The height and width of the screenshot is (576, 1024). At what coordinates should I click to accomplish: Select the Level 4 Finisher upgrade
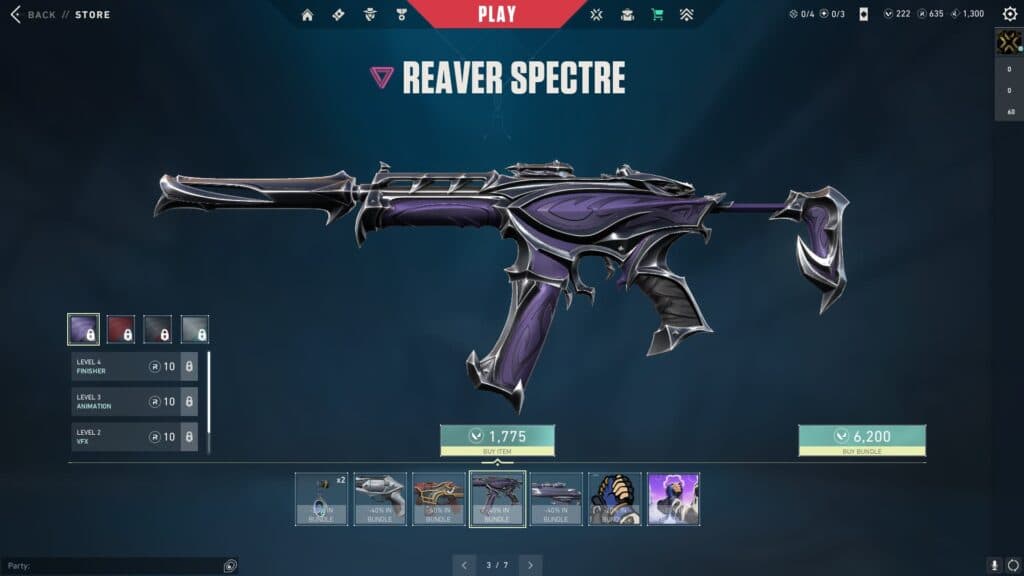point(134,367)
